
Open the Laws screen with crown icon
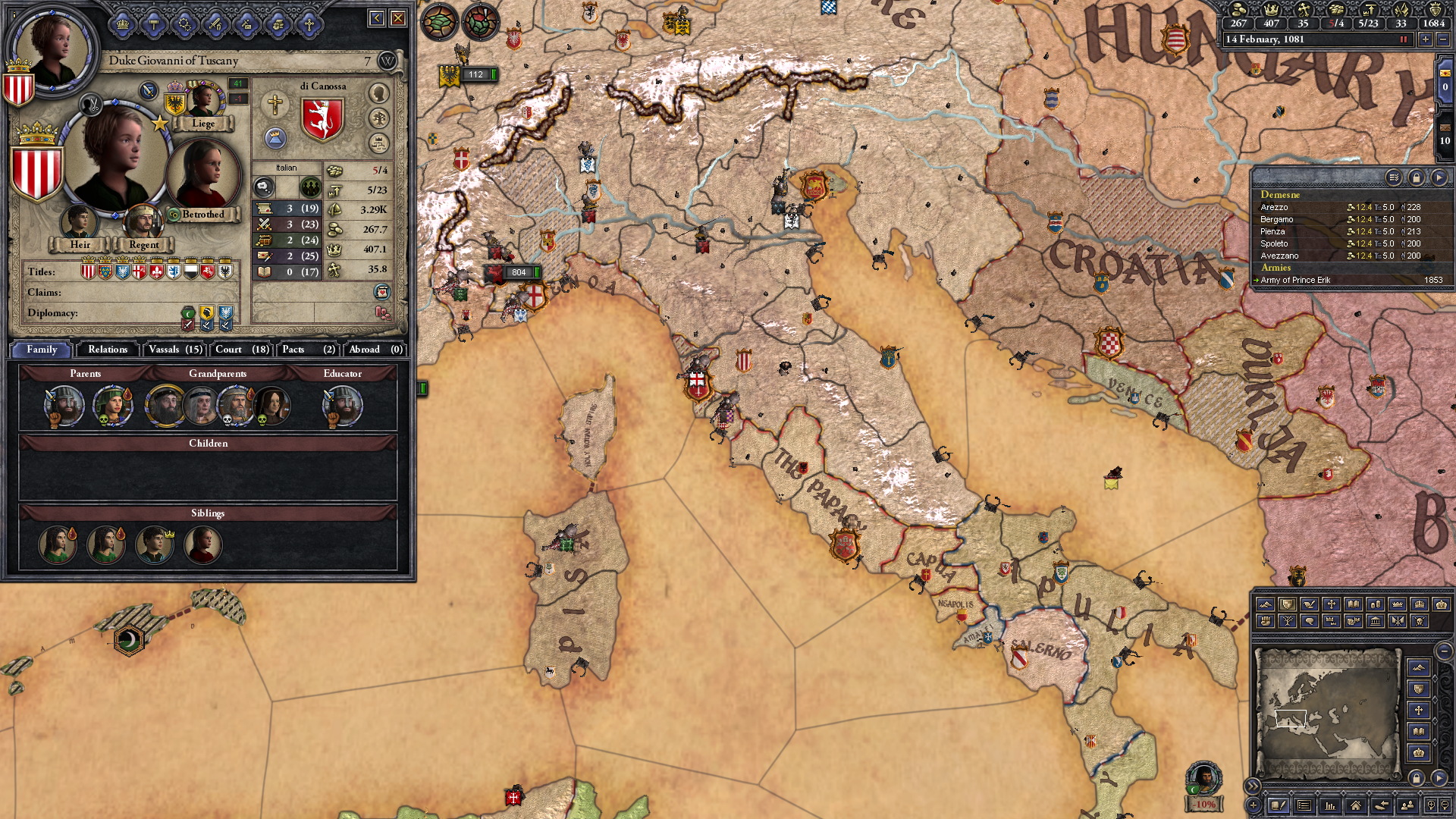point(123,24)
